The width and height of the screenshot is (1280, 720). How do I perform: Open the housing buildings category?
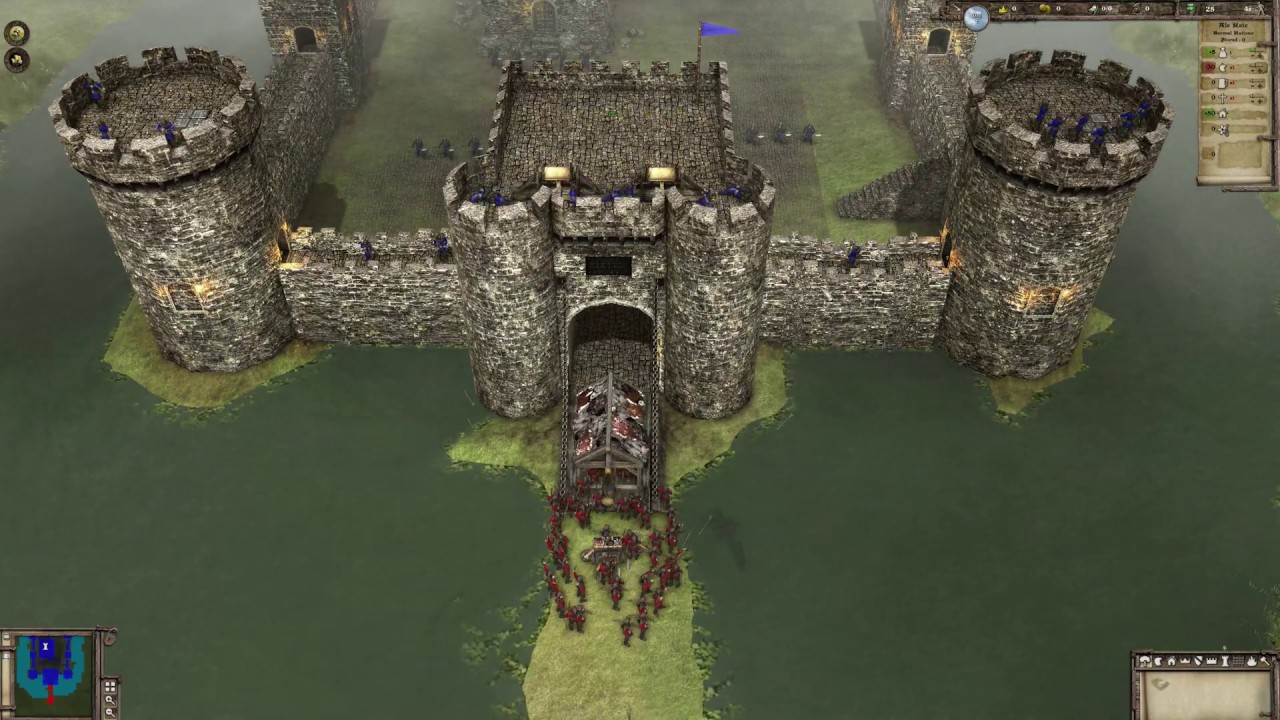pyautogui.click(x=1172, y=661)
